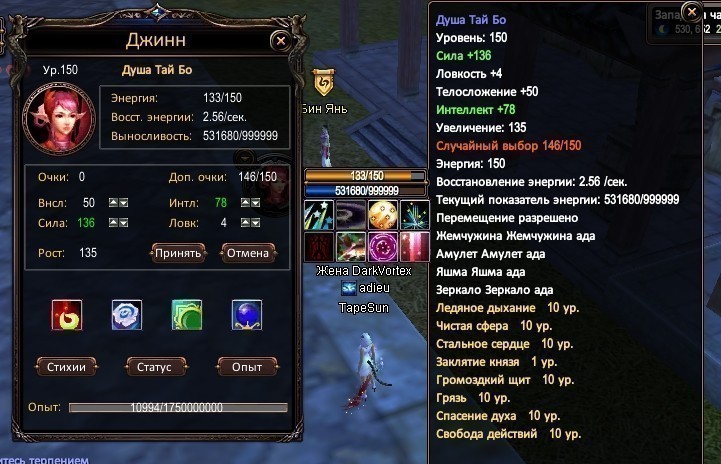Screen dimensions: 721x464
Task: Open the Опыт panel
Action: 246,366
